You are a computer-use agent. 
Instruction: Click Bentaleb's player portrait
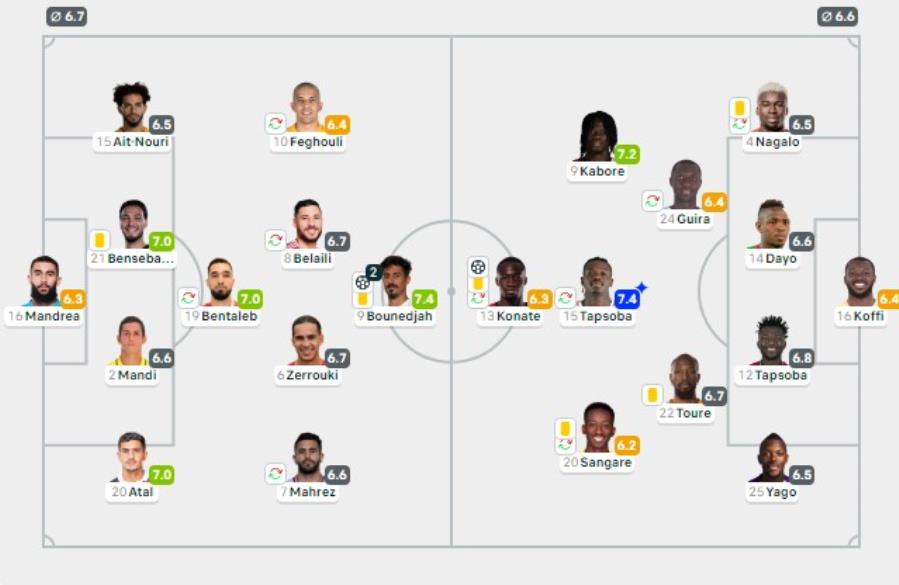coord(220,283)
